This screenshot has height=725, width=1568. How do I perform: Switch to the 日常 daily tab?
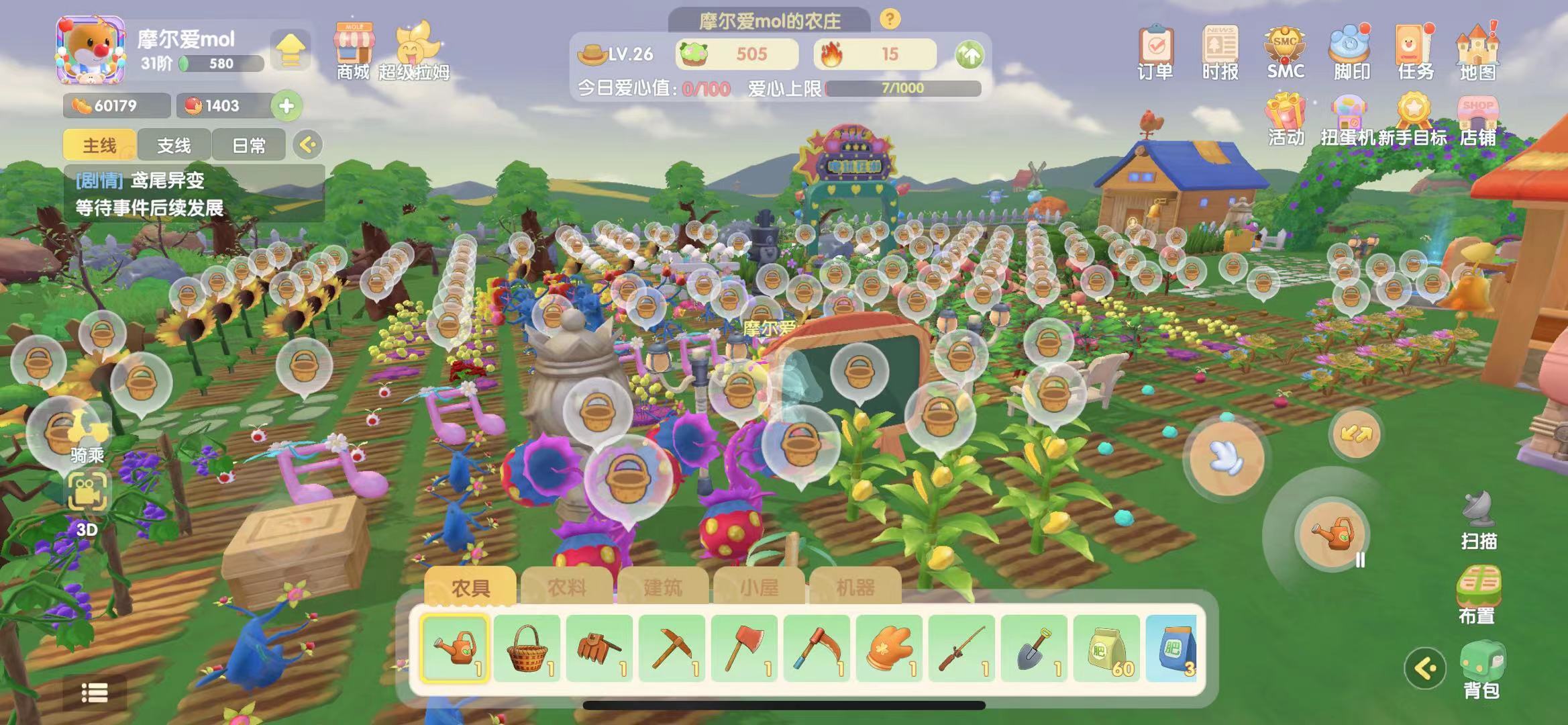pos(248,145)
